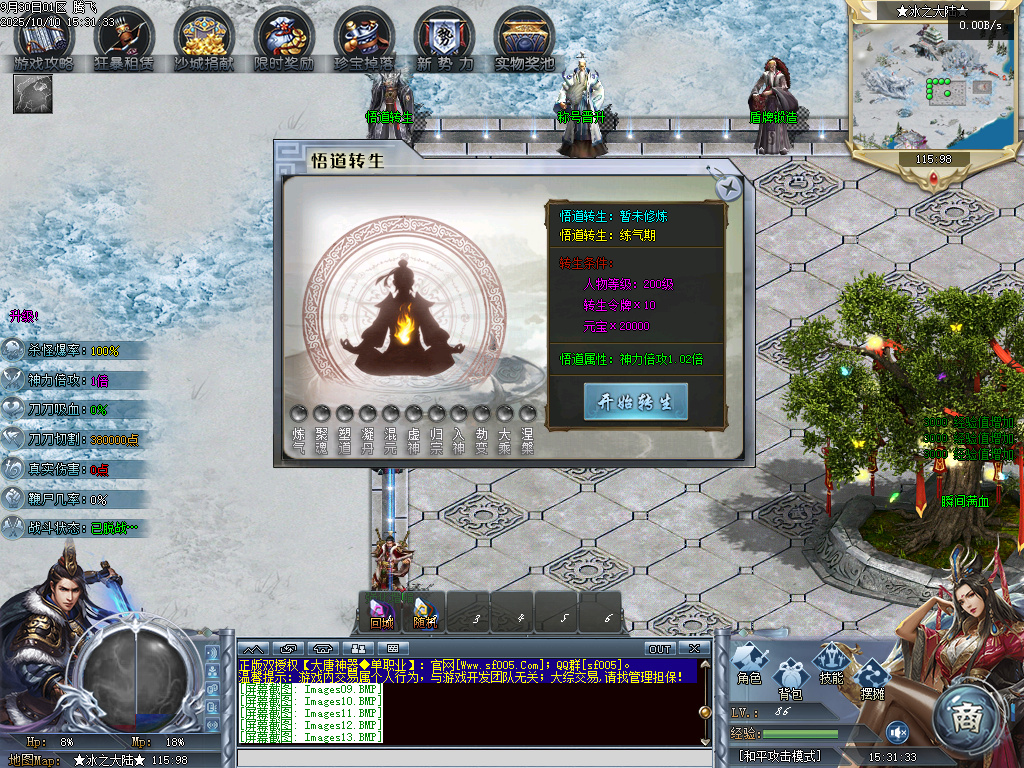Image resolution: width=1024 pixels, height=768 pixels.
Task: Toggle the sound mute speaker icon
Action: pyautogui.click(x=897, y=732)
